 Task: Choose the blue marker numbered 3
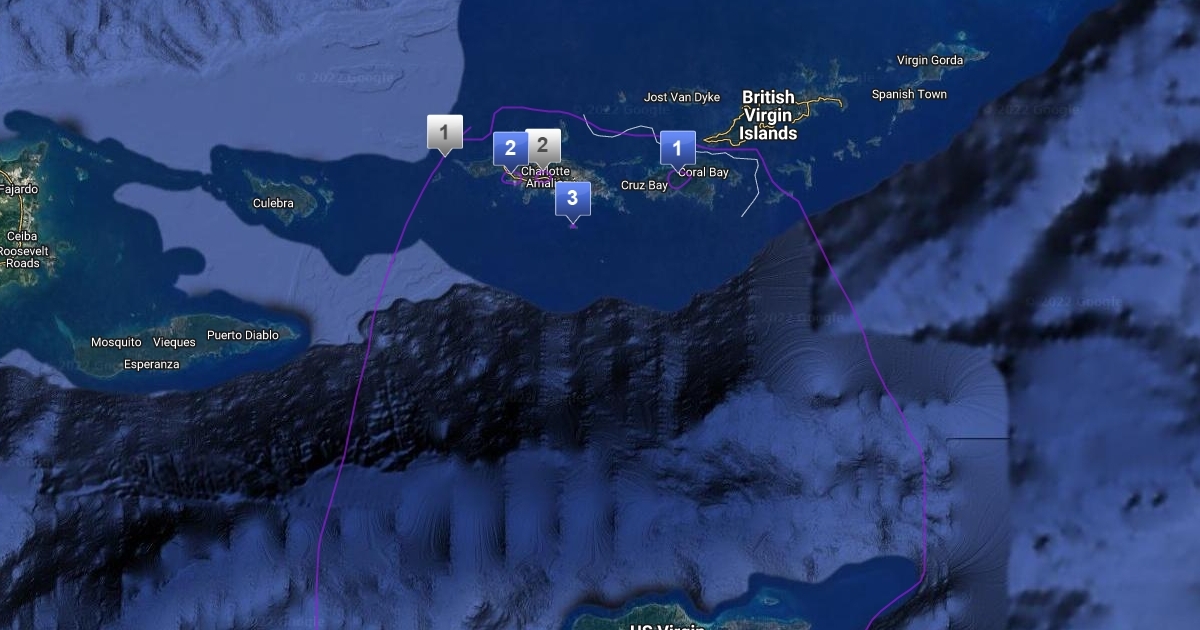coord(572,198)
